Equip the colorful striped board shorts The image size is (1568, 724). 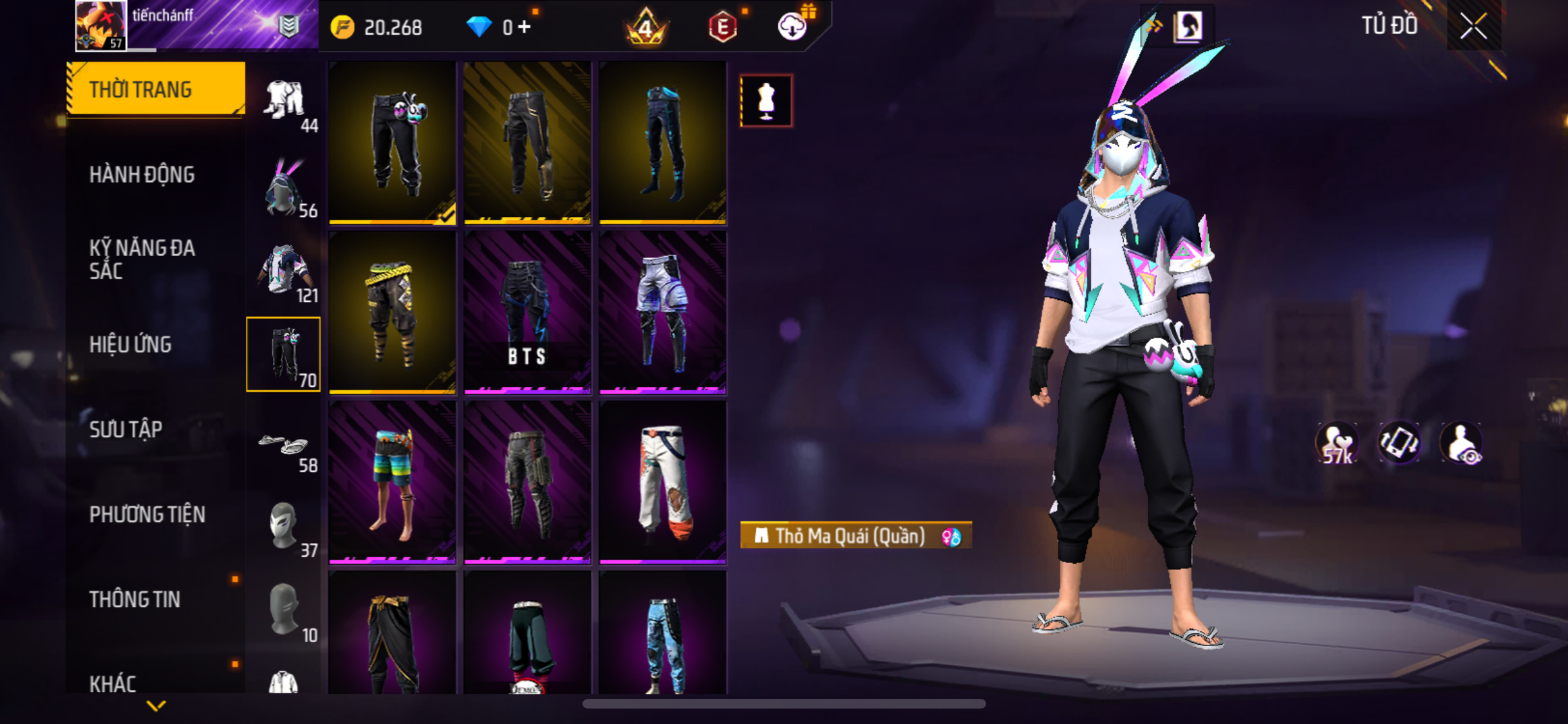click(x=392, y=482)
